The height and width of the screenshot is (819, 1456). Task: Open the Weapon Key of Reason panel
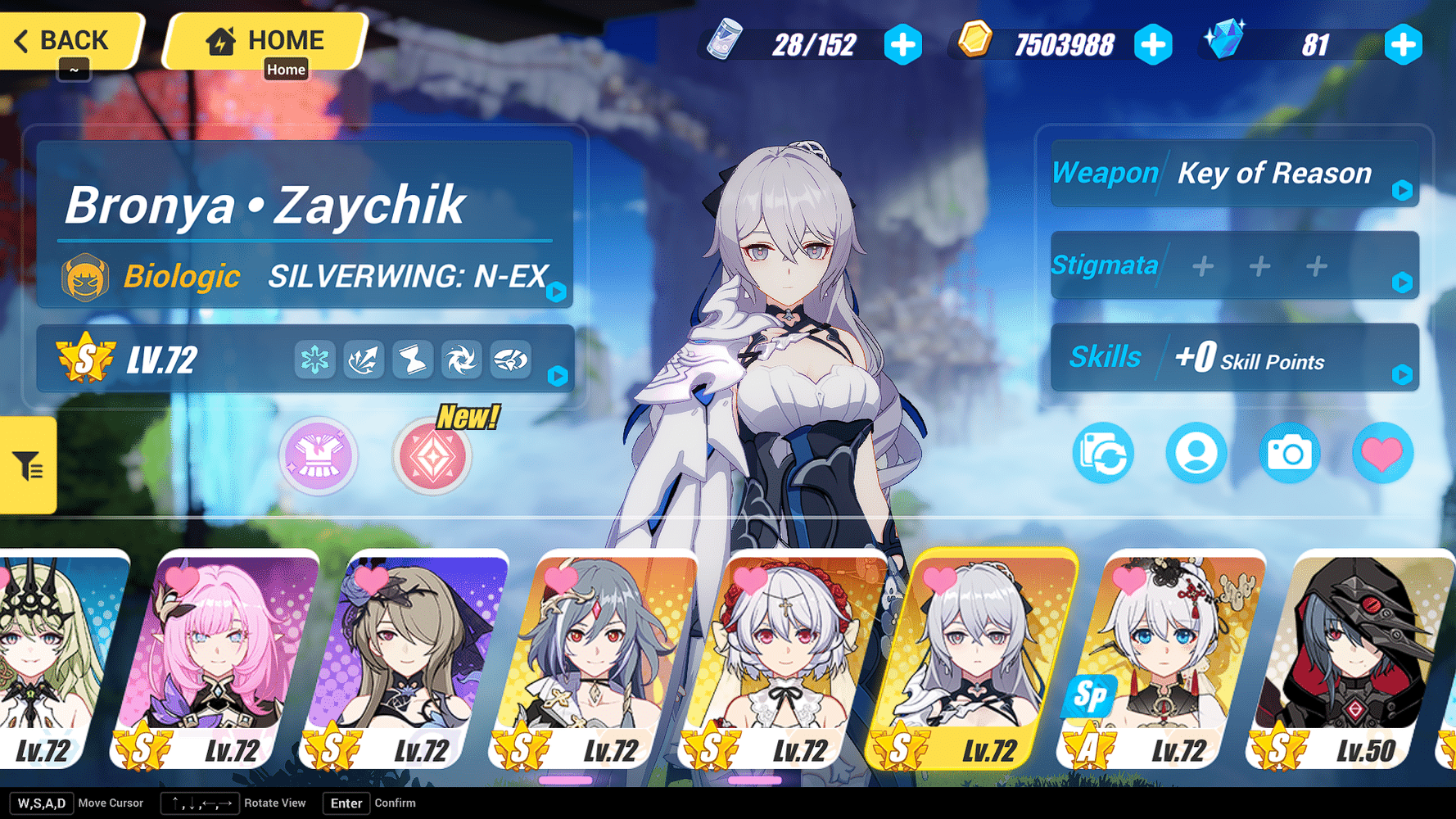[1232, 174]
